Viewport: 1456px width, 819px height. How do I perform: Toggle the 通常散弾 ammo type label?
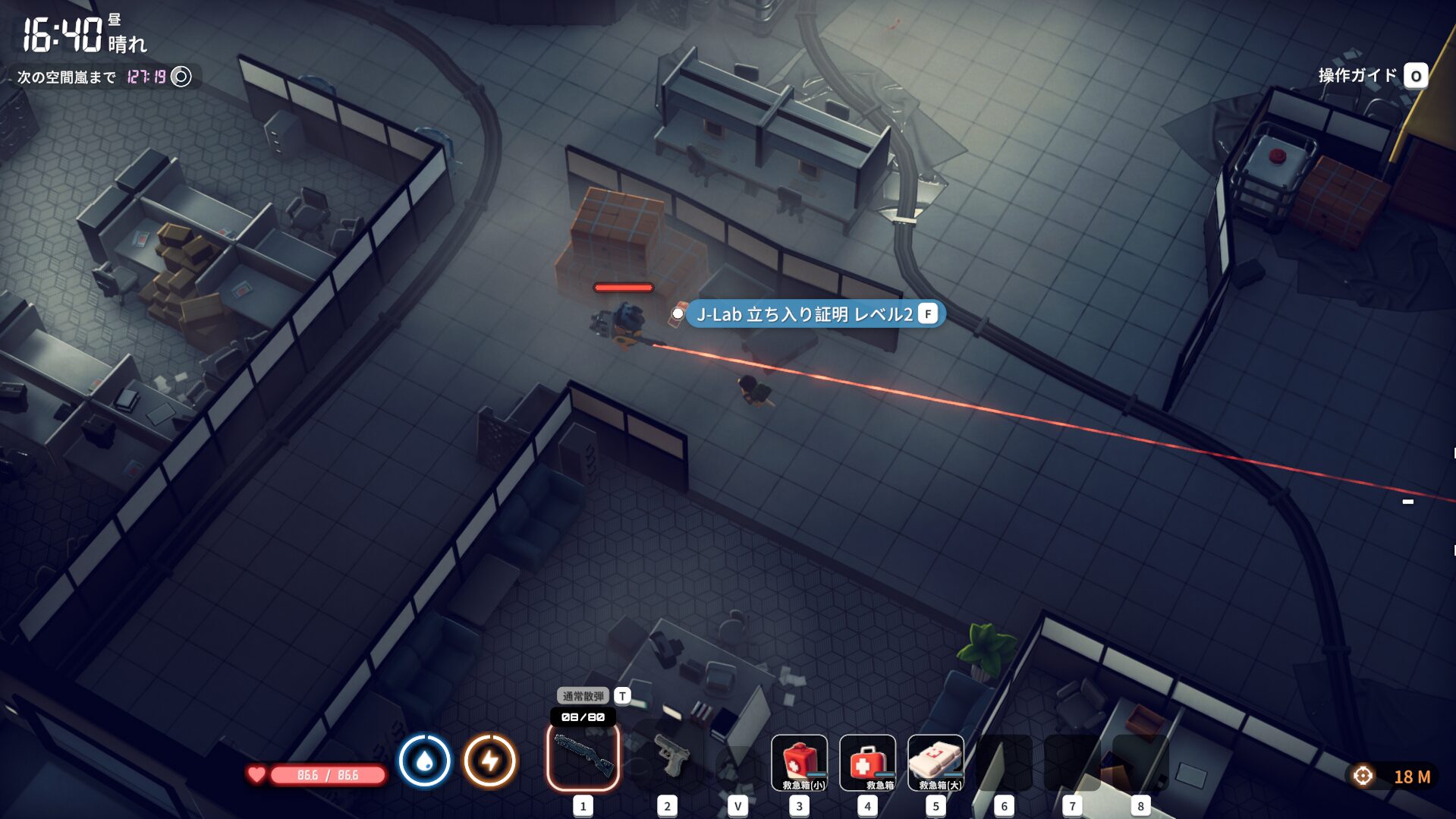click(x=583, y=696)
